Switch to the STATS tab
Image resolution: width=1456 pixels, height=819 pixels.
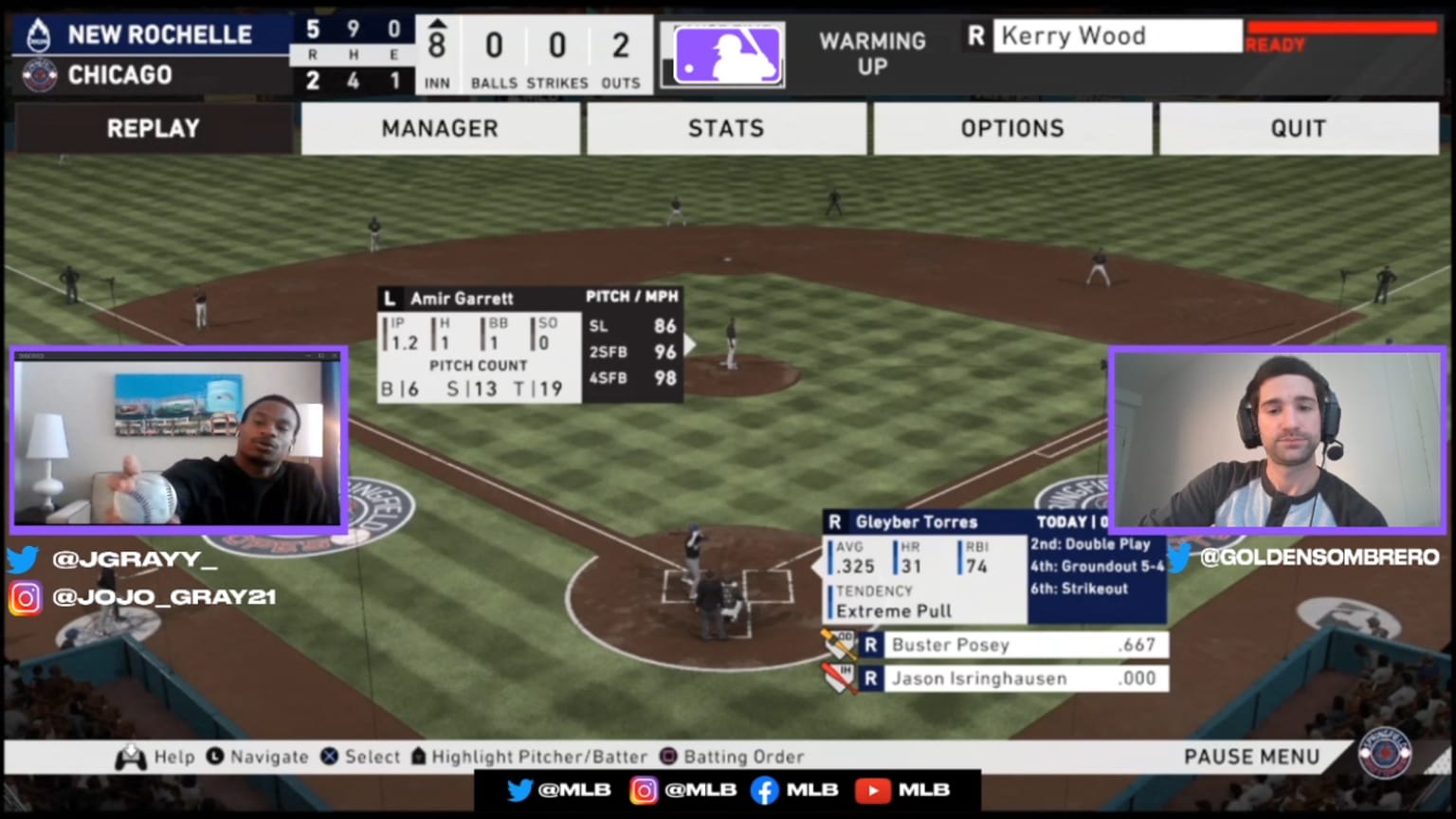[726, 128]
